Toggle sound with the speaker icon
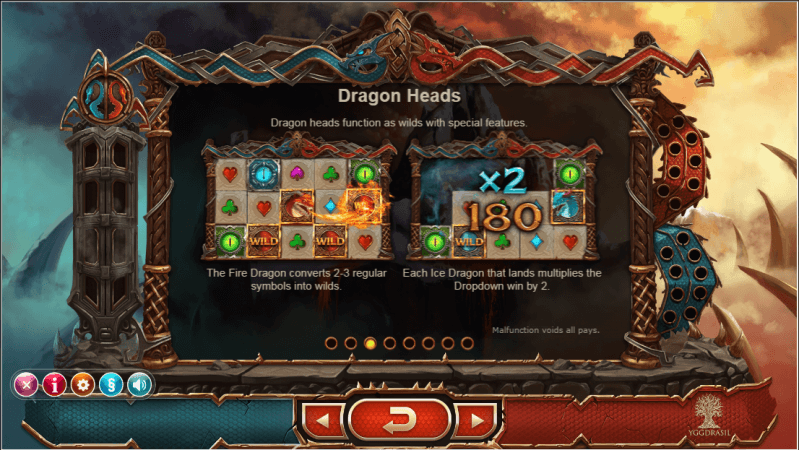 (141, 384)
